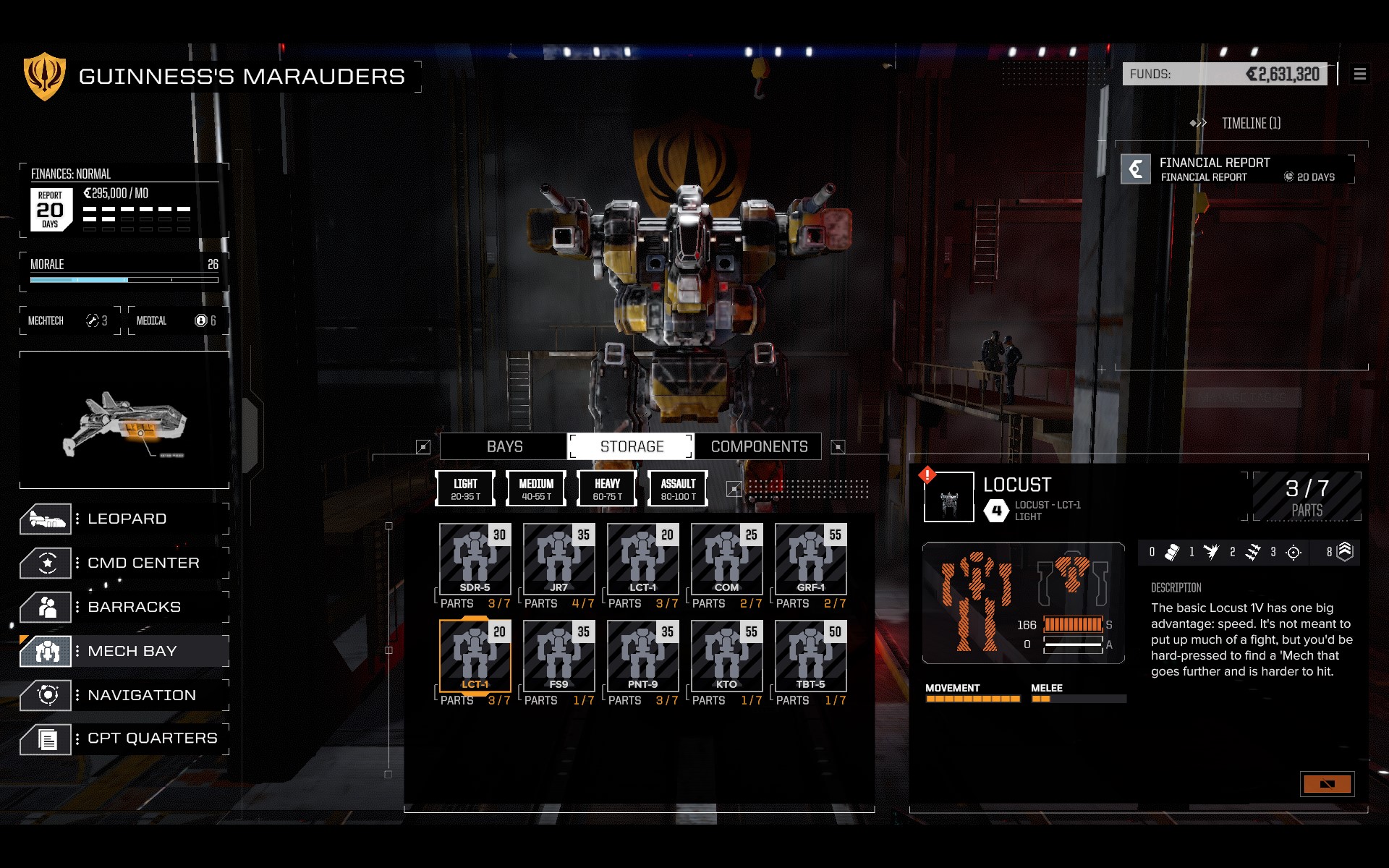Screen dimensions: 1389x868
Task: Open the Leopard dropship room
Action: (x=127, y=519)
